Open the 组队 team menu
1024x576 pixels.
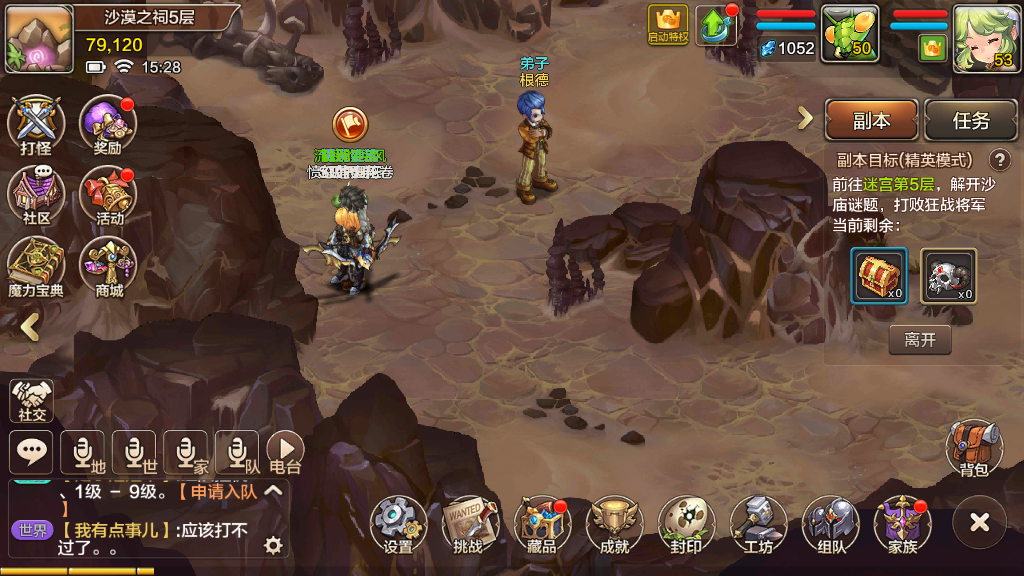click(x=830, y=523)
